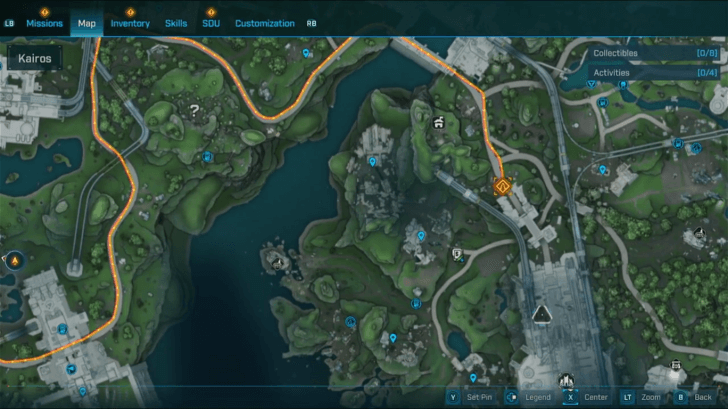This screenshot has width=728, height=409.
Task: Show the Activities tracker row
Action: [656, 73]
